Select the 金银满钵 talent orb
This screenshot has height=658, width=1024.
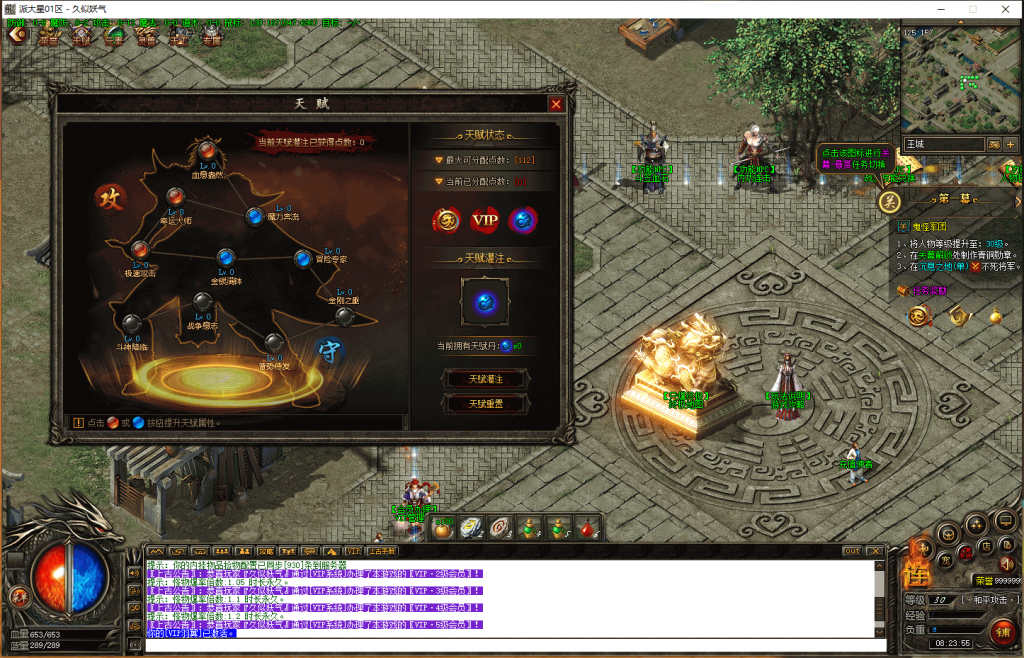(x=226, y=256)
